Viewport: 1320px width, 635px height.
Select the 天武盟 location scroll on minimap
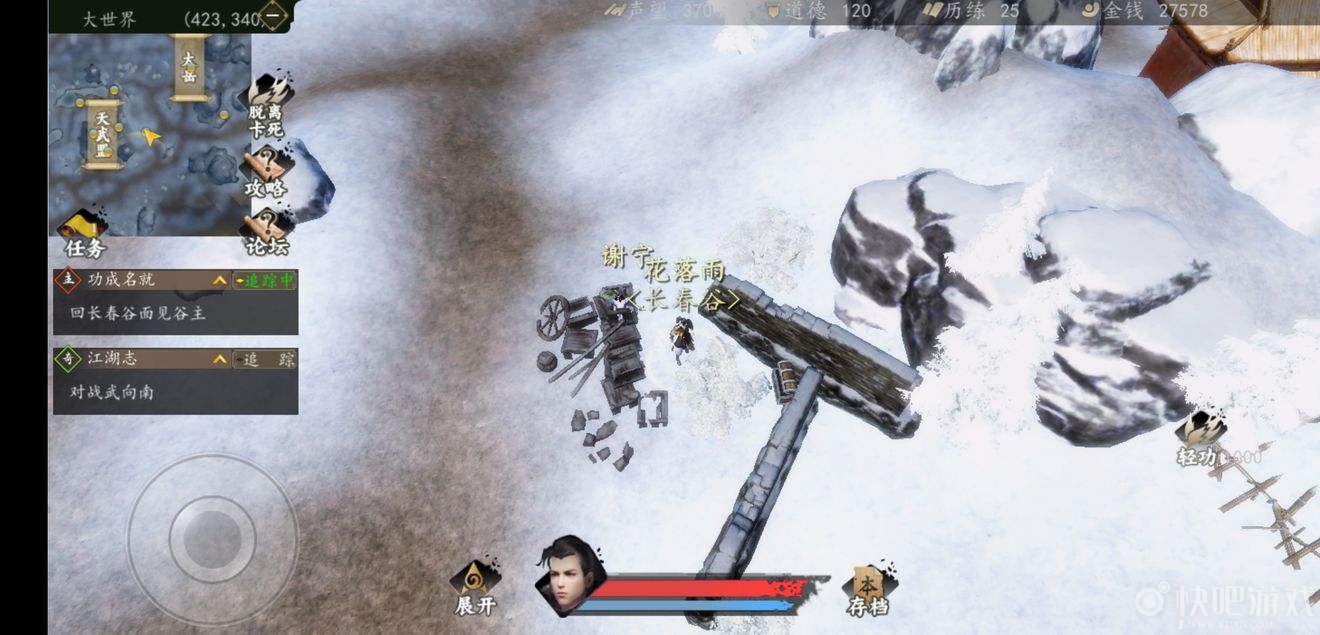click(x=102, y=133)
